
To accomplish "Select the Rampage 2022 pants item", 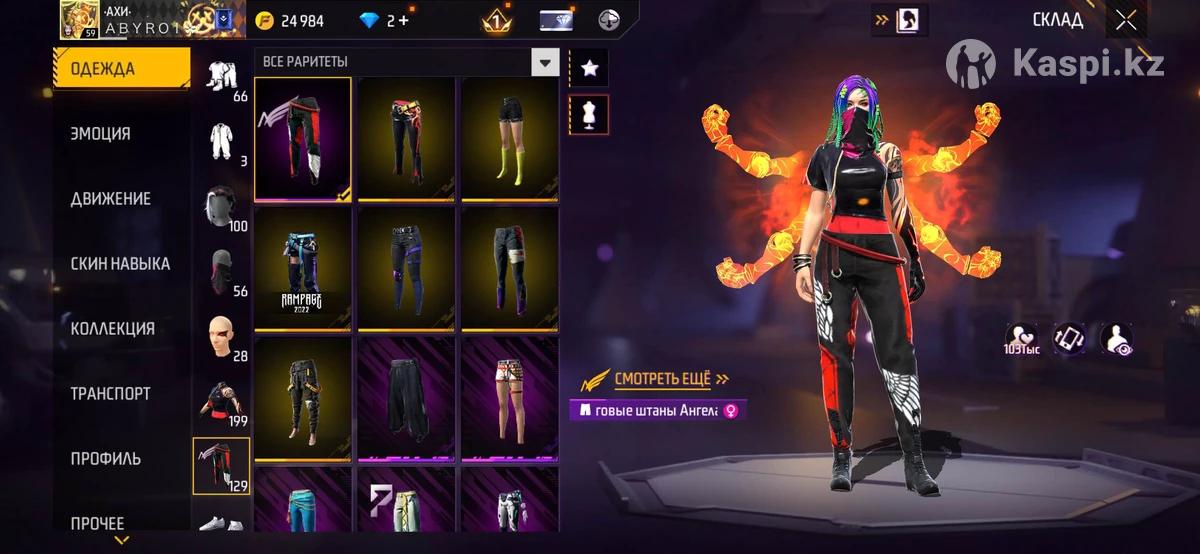I will pyautogui.click(x=303, y=268).
